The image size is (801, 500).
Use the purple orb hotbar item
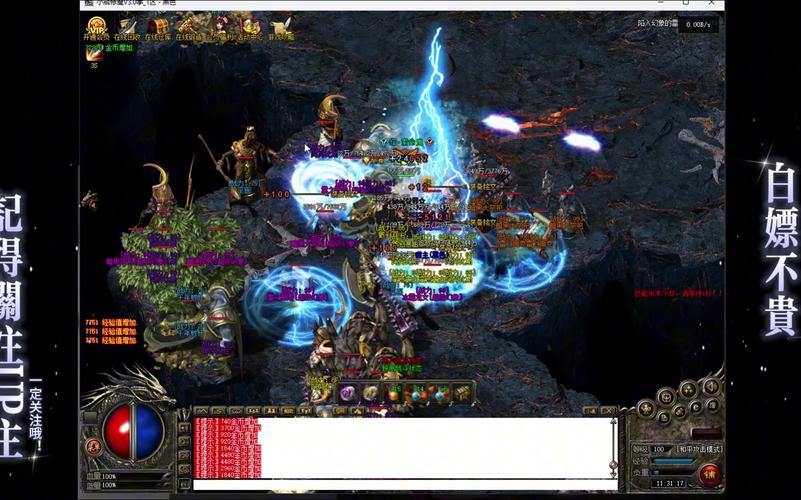[x=347, y=393]
